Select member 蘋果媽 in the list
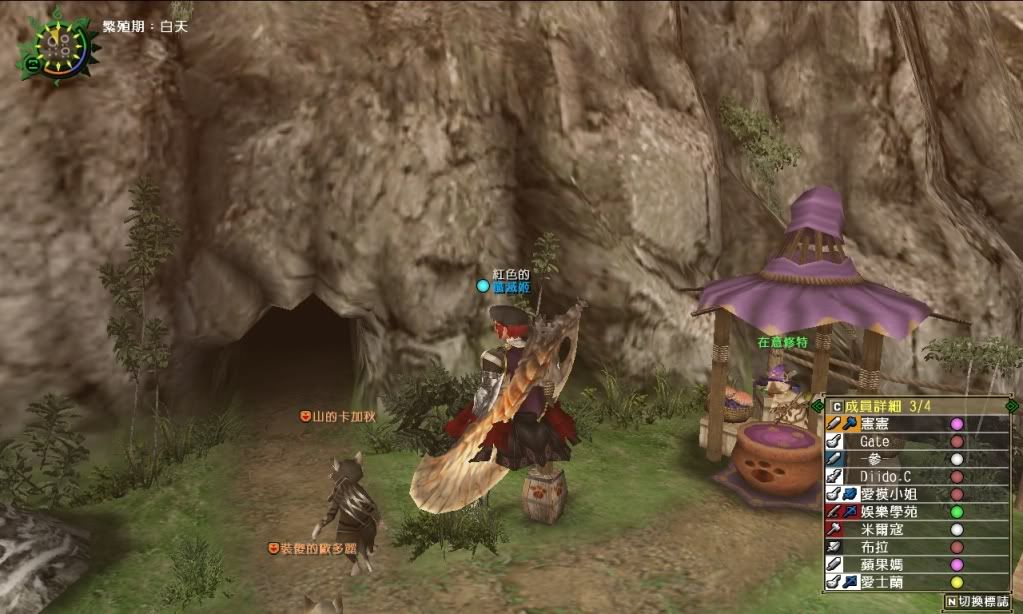The width and height of the screenshot is (1023, 614). (880, 563)
